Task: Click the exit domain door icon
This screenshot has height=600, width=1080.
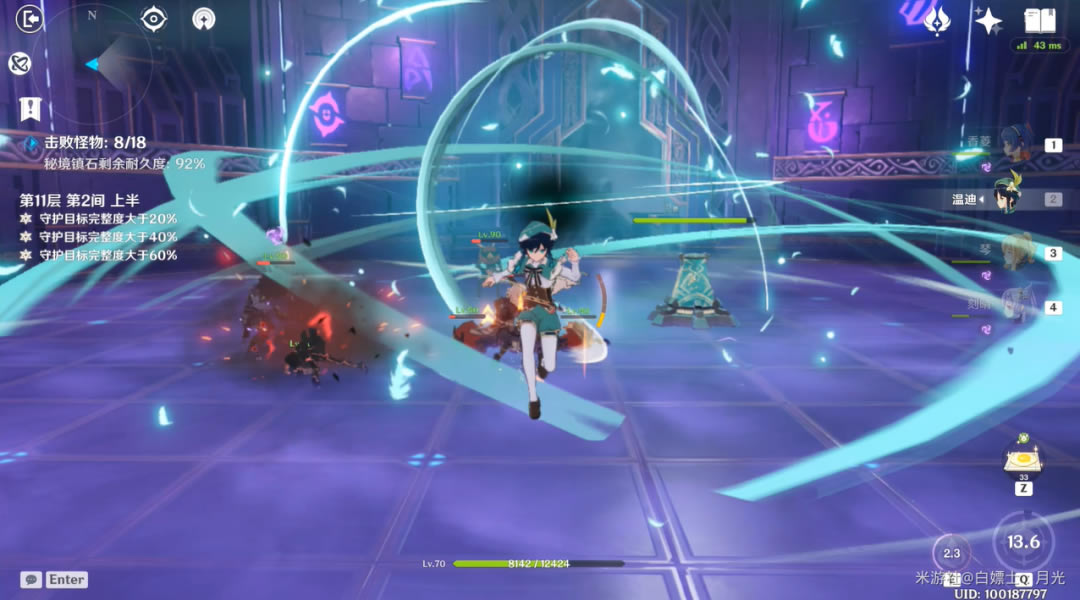Action: point(30,19)
